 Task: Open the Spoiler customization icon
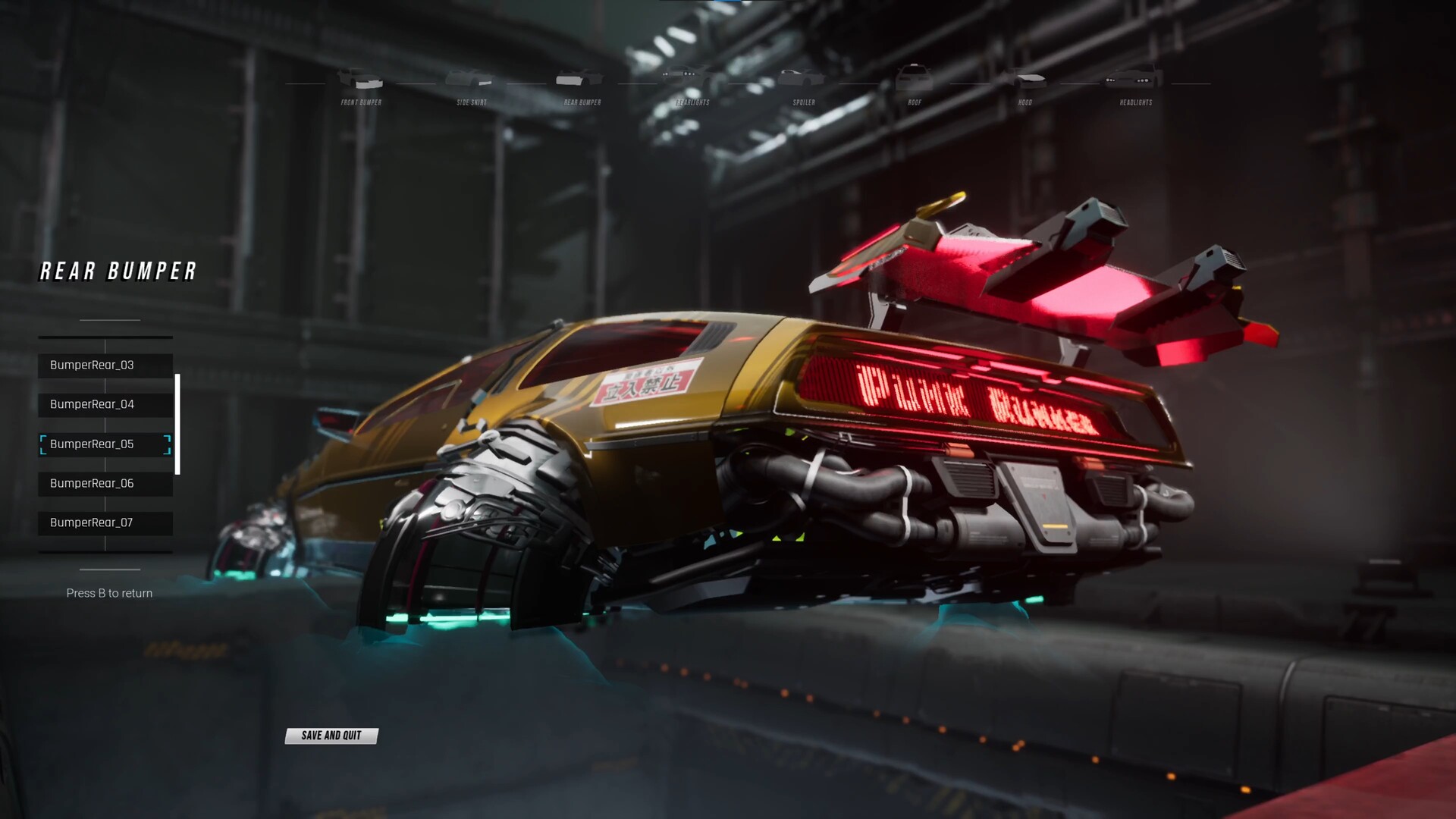[800, 78]
